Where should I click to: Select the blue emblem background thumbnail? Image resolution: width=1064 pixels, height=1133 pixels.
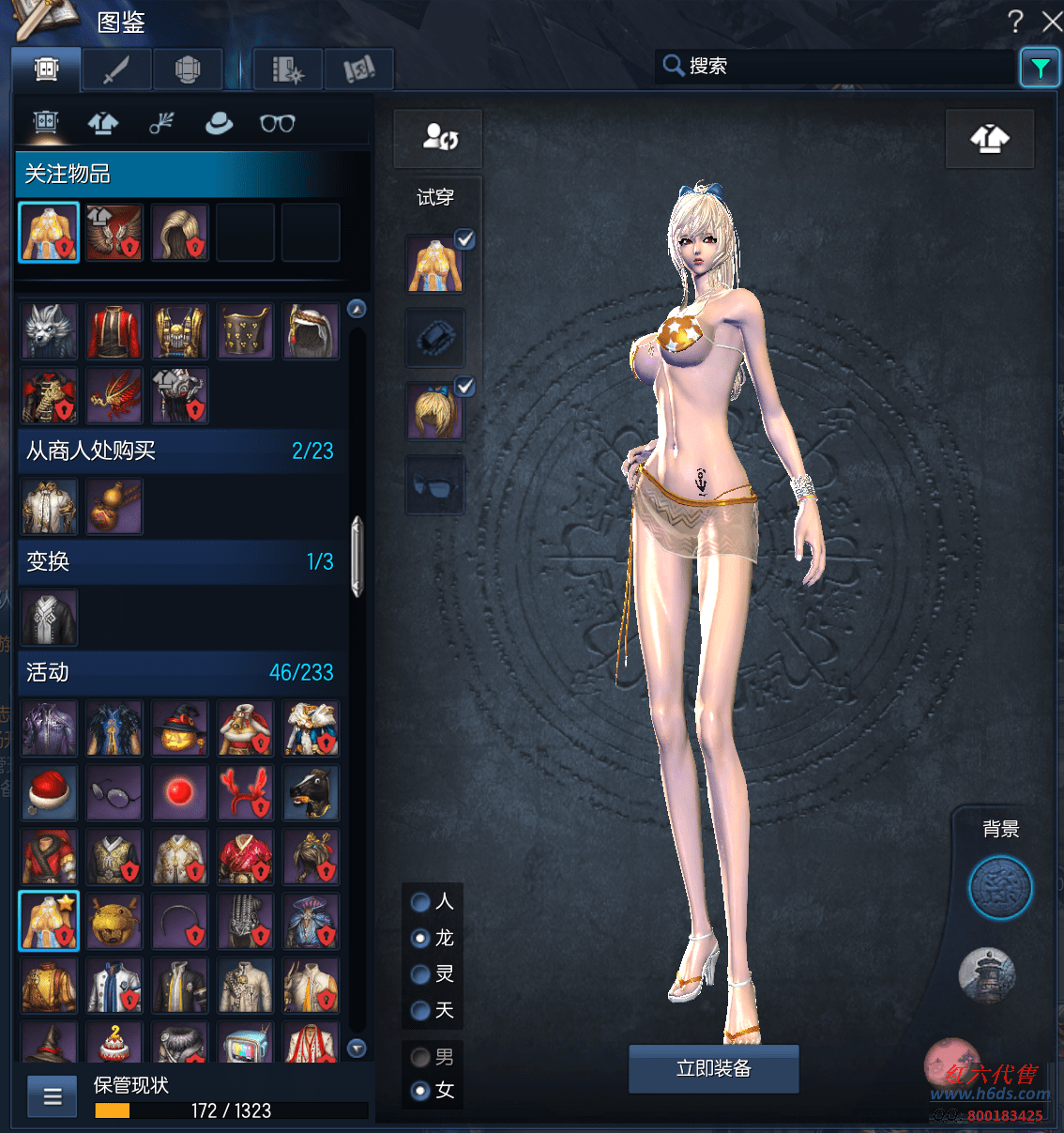(1000, 887)
